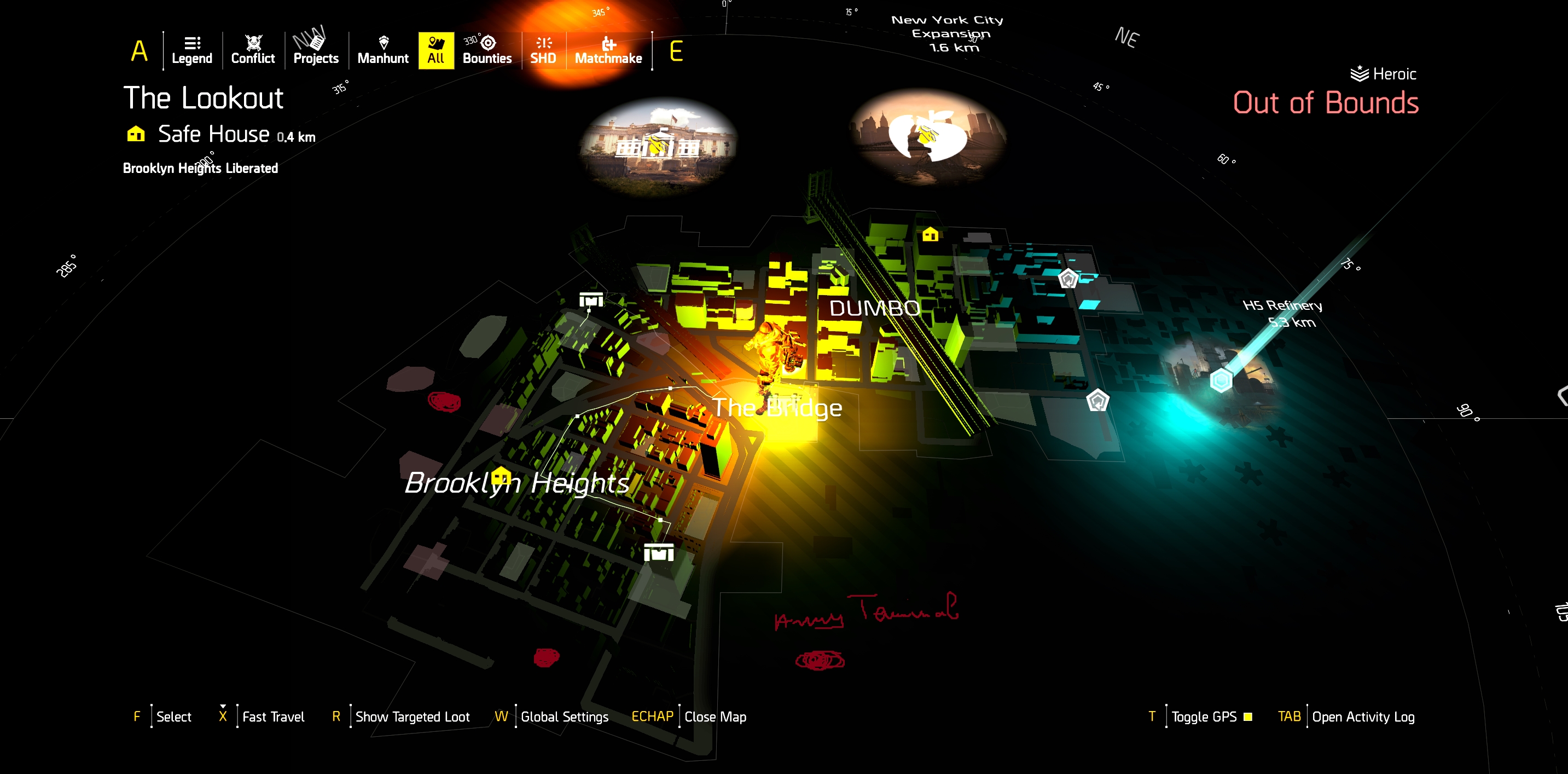Viewport: 1568px width, 774px height.
Task: Open the map Legend tab
Action: (191, 50)
